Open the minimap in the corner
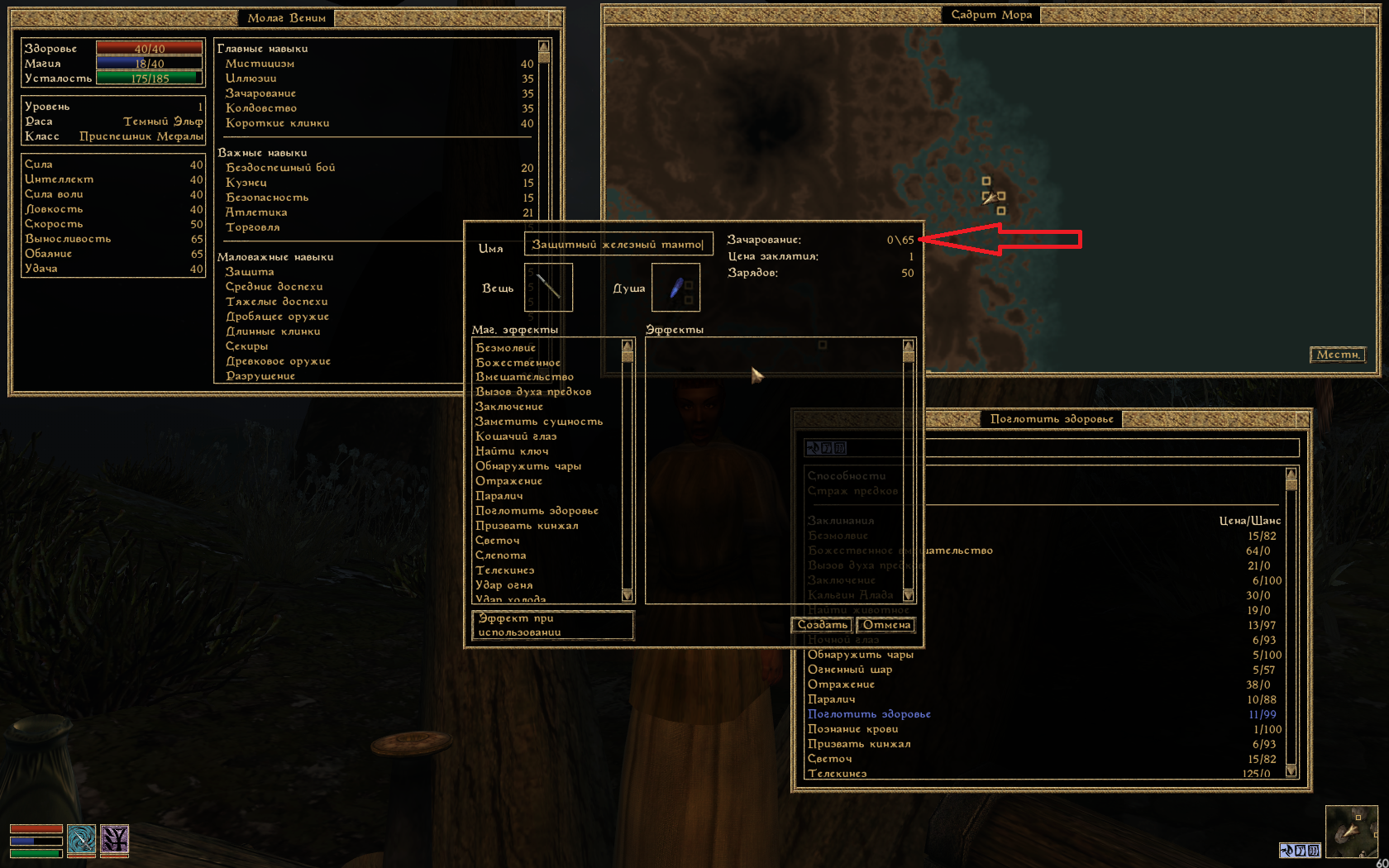The height and width of the screenshot is (868, 1389). click(x=1351, y=832)
